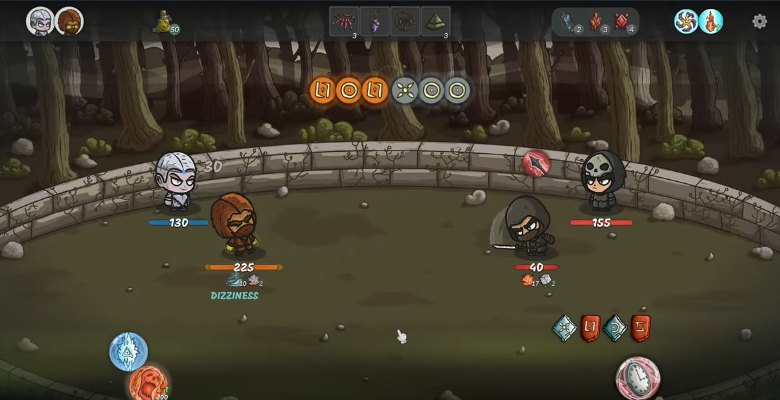This screenshot has width=780, height=400.
Task: Click the red sword intent badge
Action: 536,163
